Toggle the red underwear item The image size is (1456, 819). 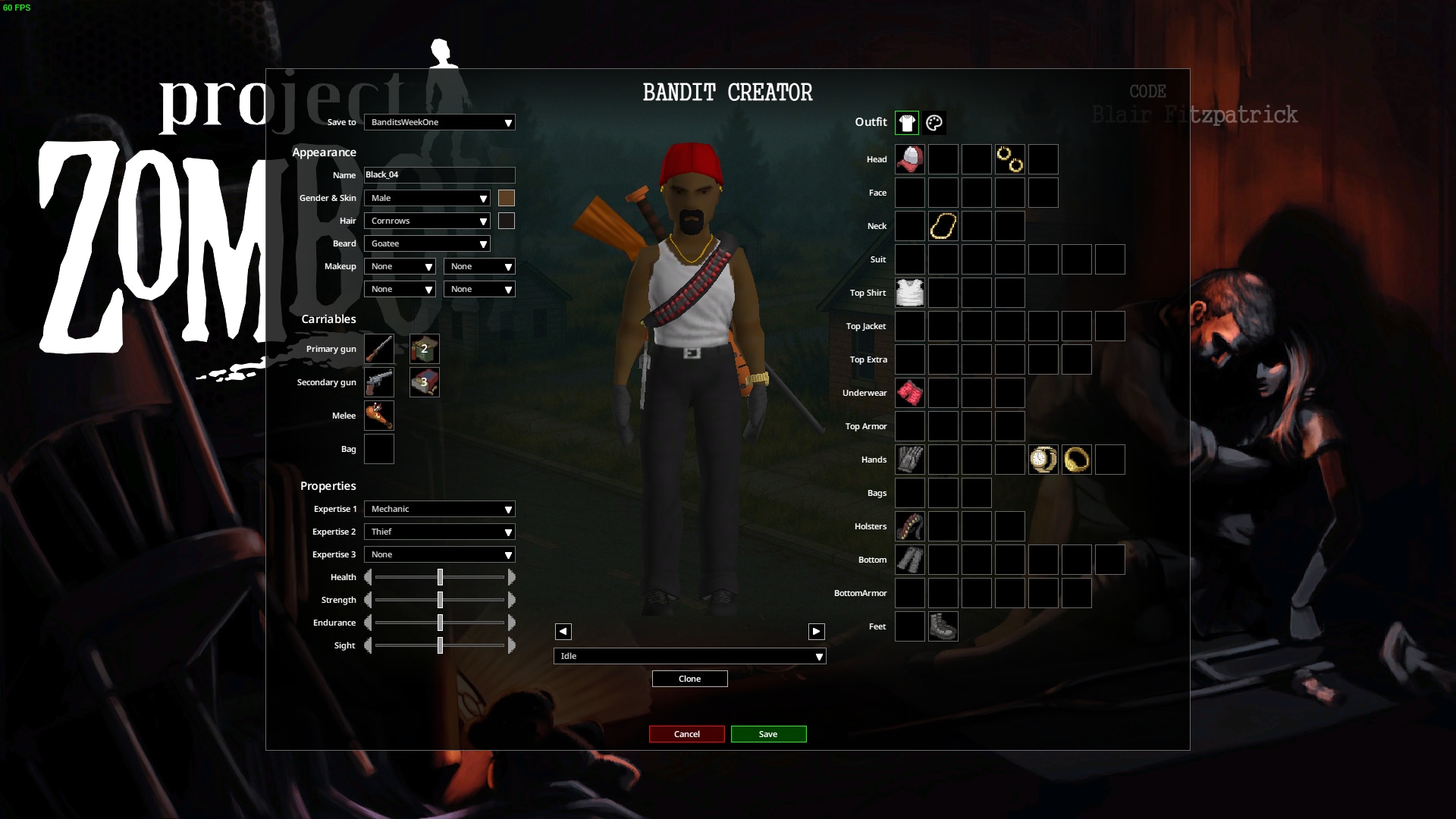(909, 393)
